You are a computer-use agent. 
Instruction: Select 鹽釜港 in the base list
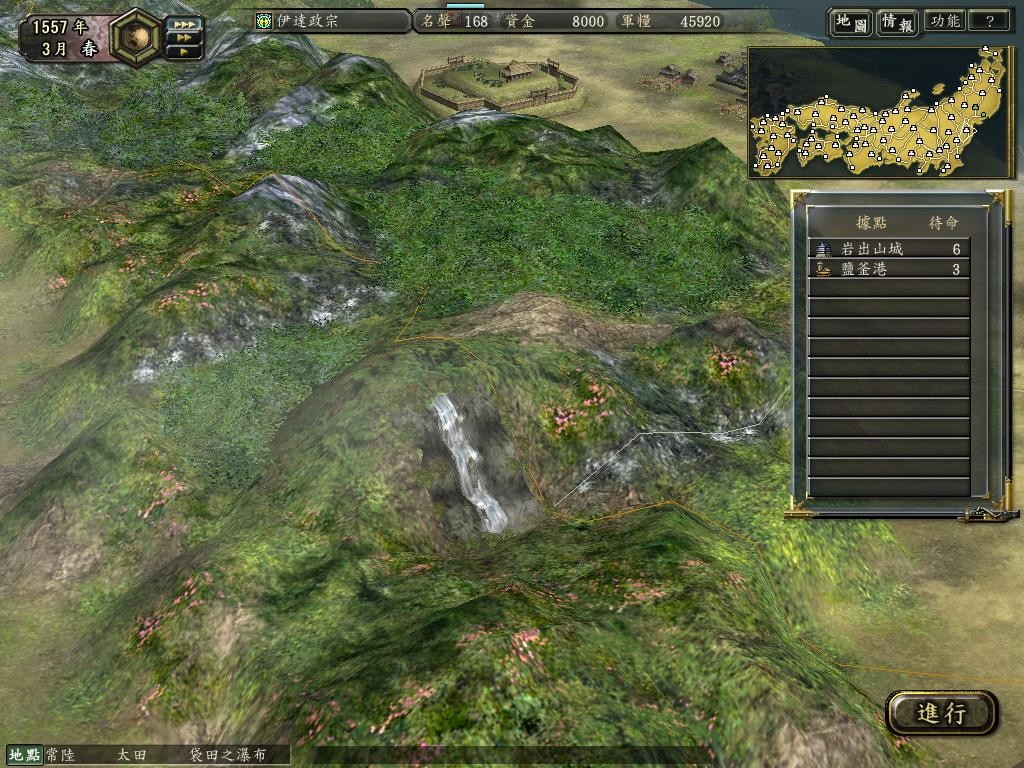coord(888,269)
